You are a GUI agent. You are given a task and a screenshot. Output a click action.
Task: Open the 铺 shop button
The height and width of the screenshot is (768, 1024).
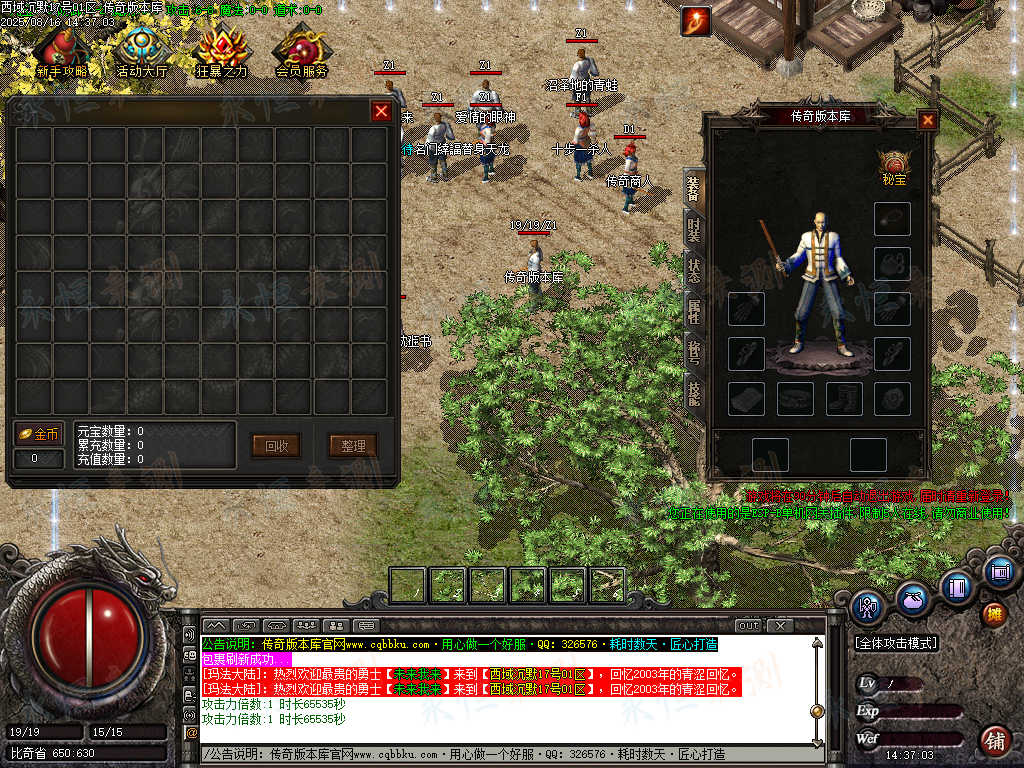(x=994, y=741)
